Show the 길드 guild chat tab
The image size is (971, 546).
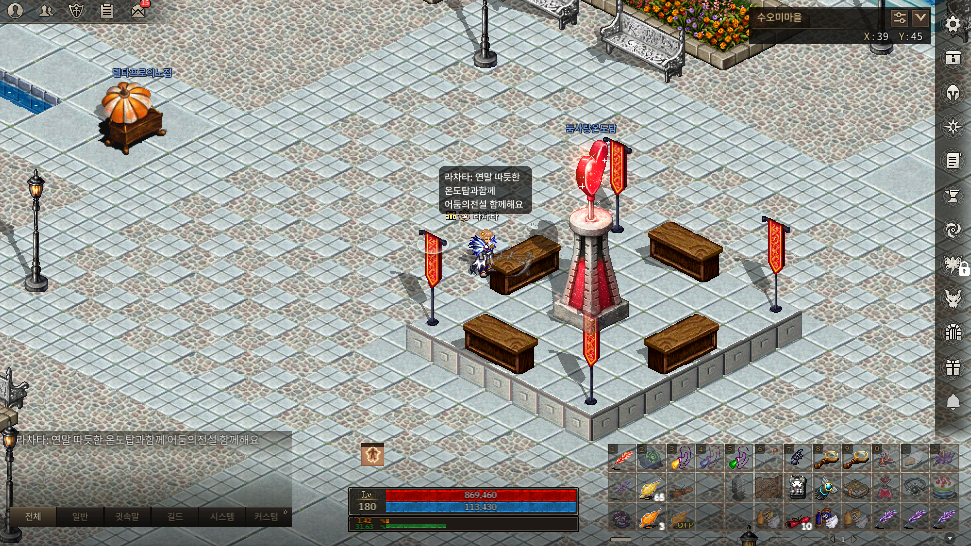(175, 517)
